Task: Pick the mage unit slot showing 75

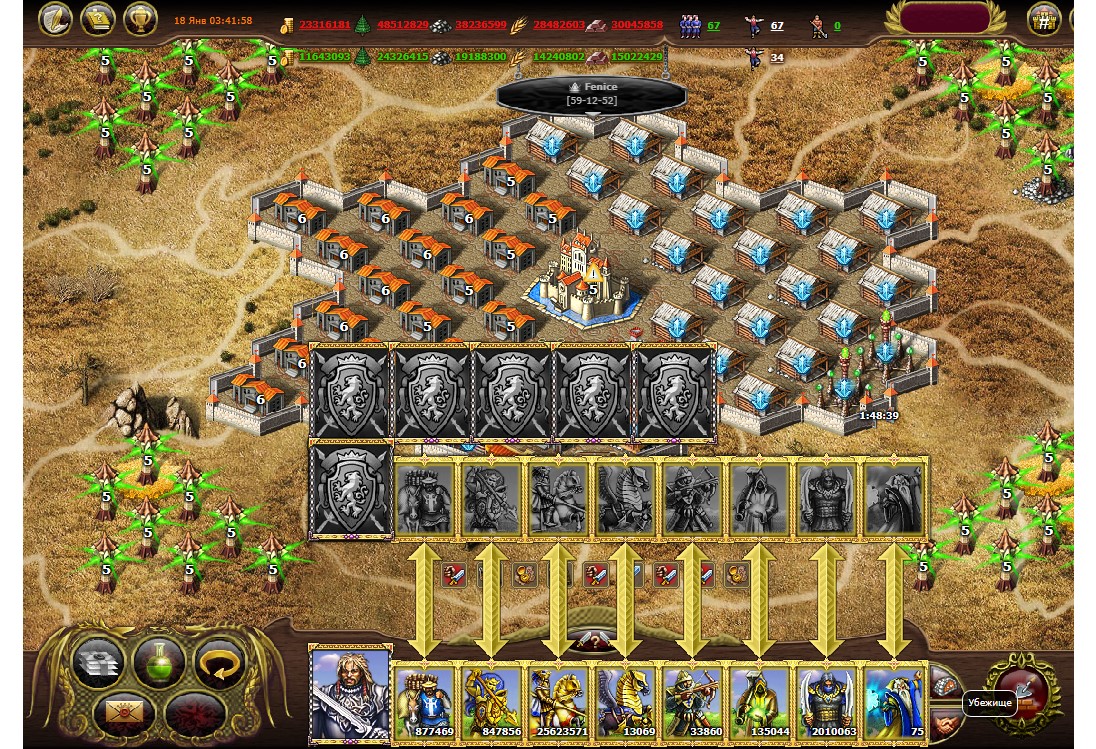Action: tap(893, 702)
